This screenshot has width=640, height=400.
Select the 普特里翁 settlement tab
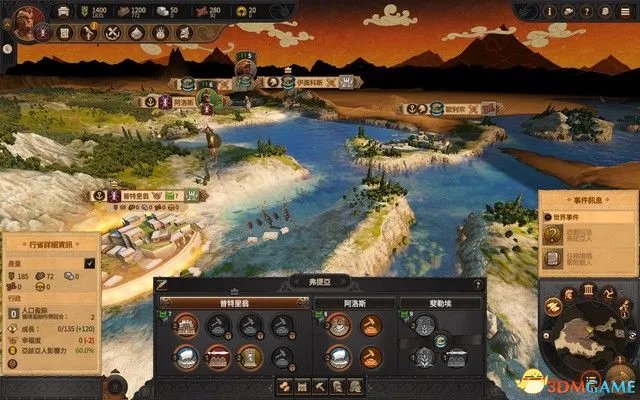(x=233, y=303)
